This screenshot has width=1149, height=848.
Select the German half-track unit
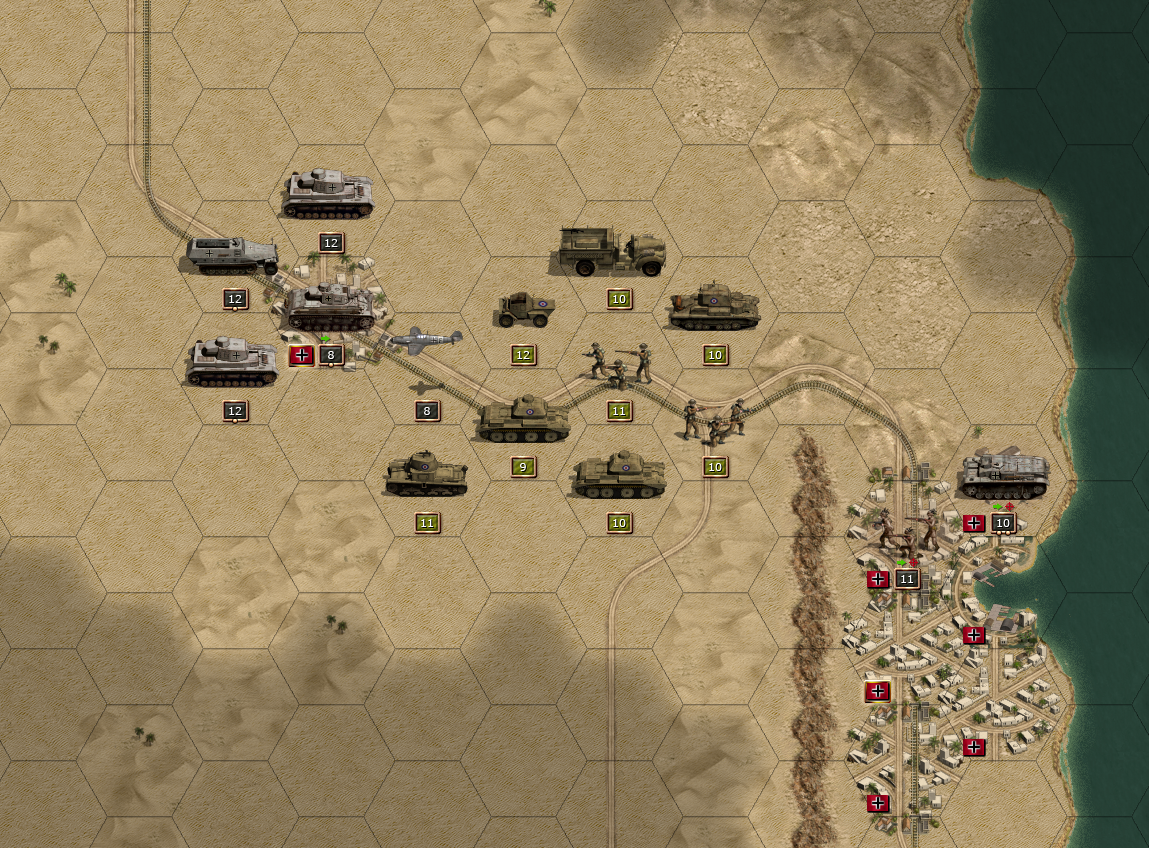pos(232,256)
